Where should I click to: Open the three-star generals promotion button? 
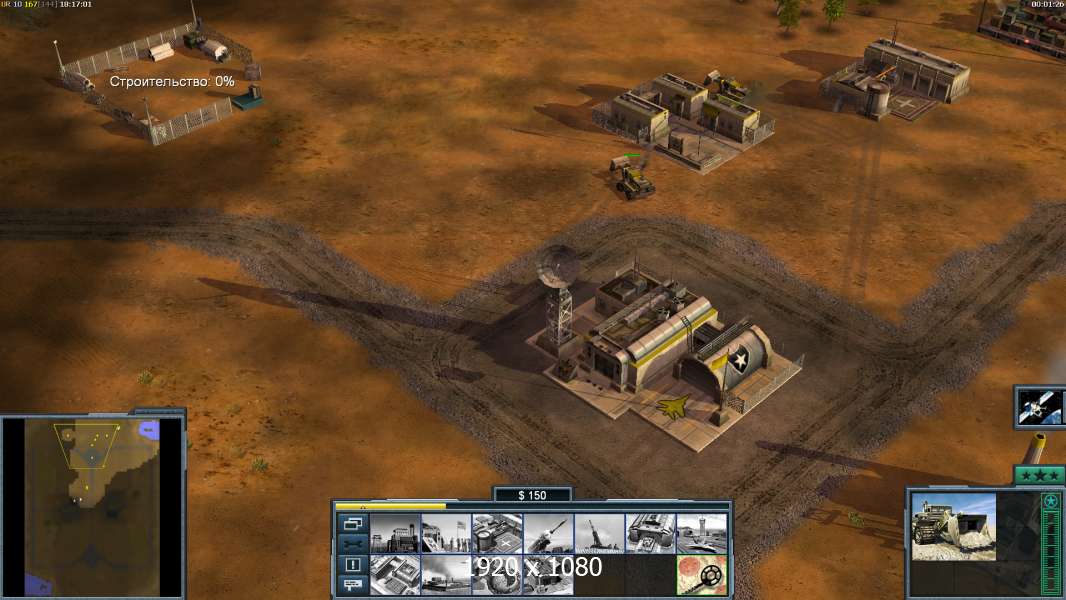click(1037, 475)
